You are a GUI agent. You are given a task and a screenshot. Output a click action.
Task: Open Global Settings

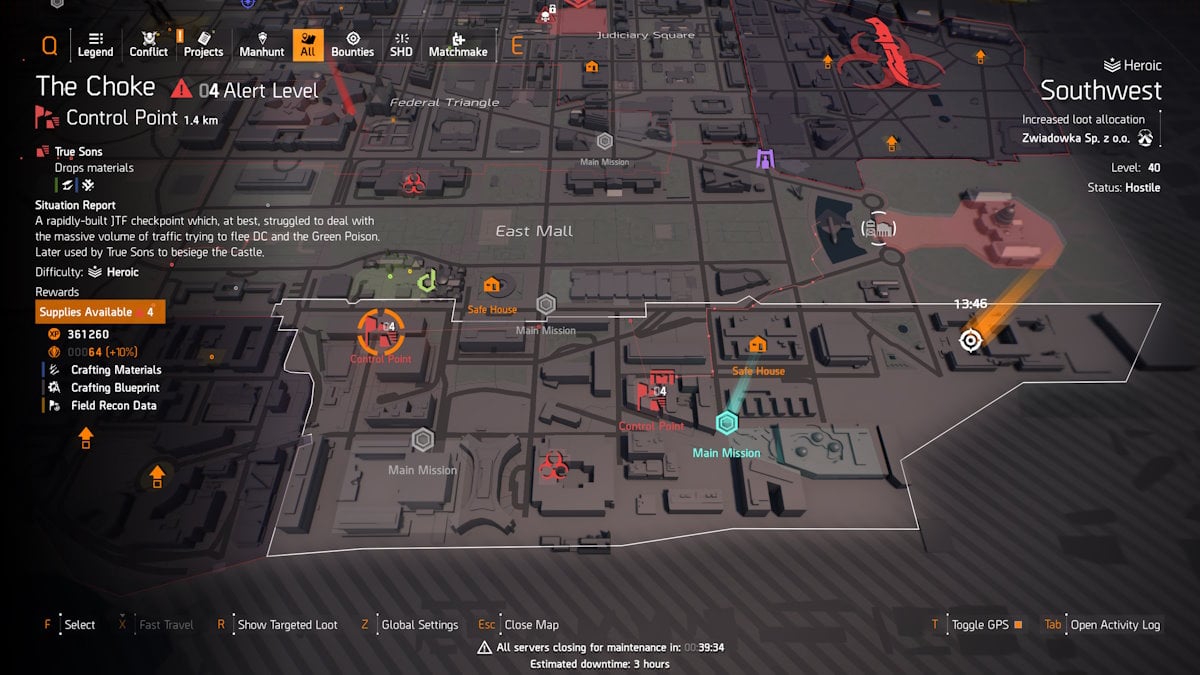point(419,625)
